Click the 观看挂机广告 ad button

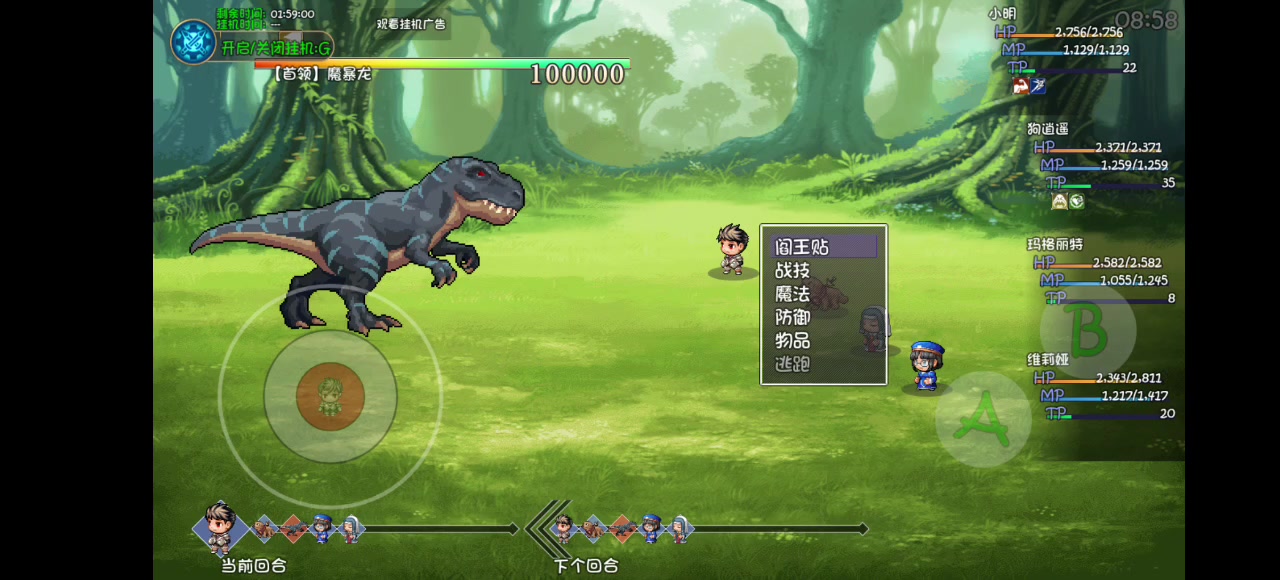point(411,24)
